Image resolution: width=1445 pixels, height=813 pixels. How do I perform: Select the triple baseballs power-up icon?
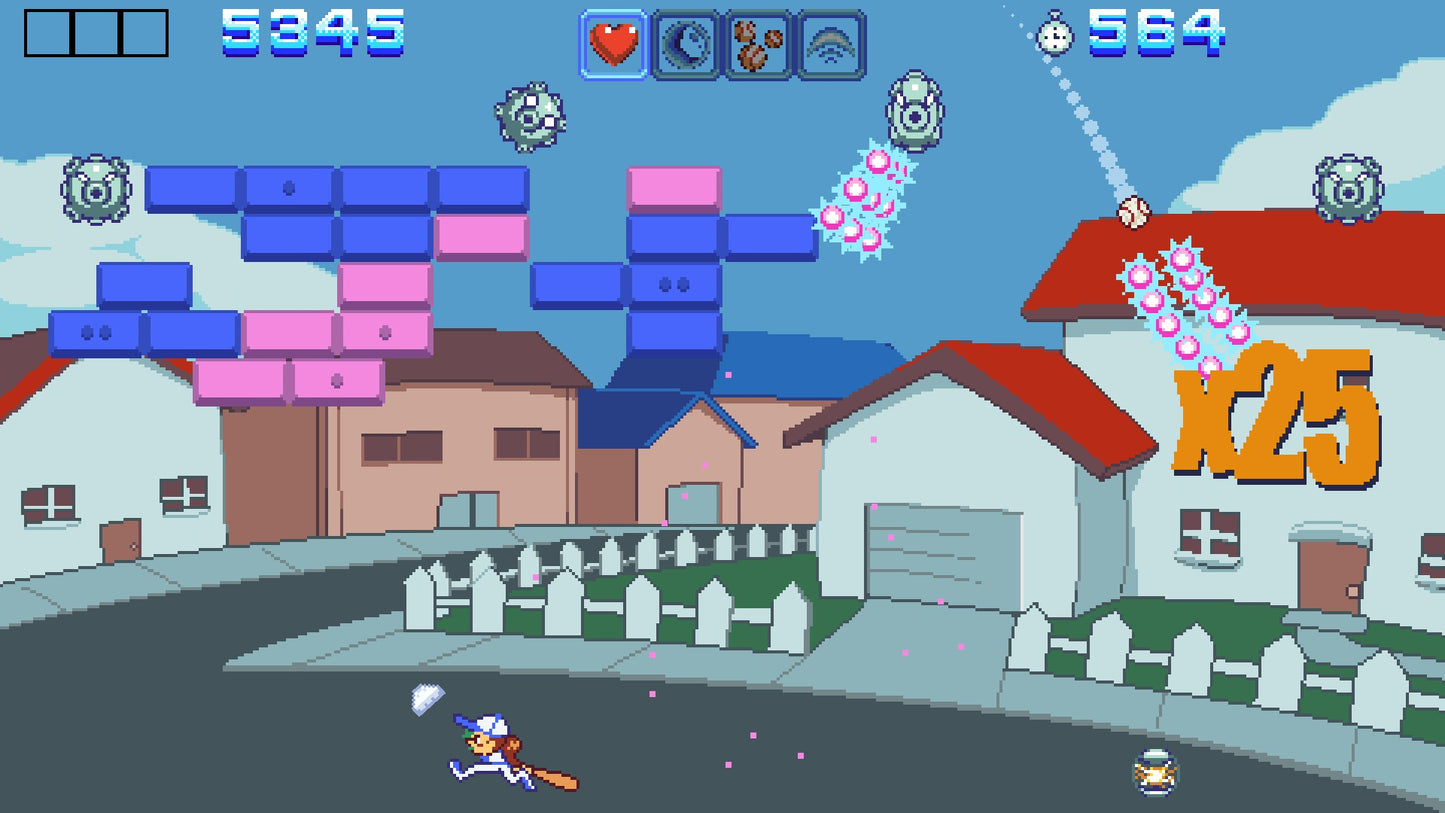[x=757, y=42]
